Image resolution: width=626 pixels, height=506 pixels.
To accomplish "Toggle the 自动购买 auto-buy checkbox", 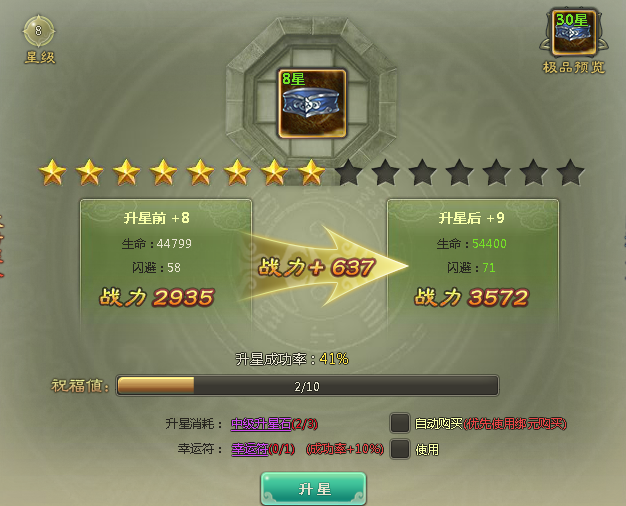I will click(x=400, y=423).
